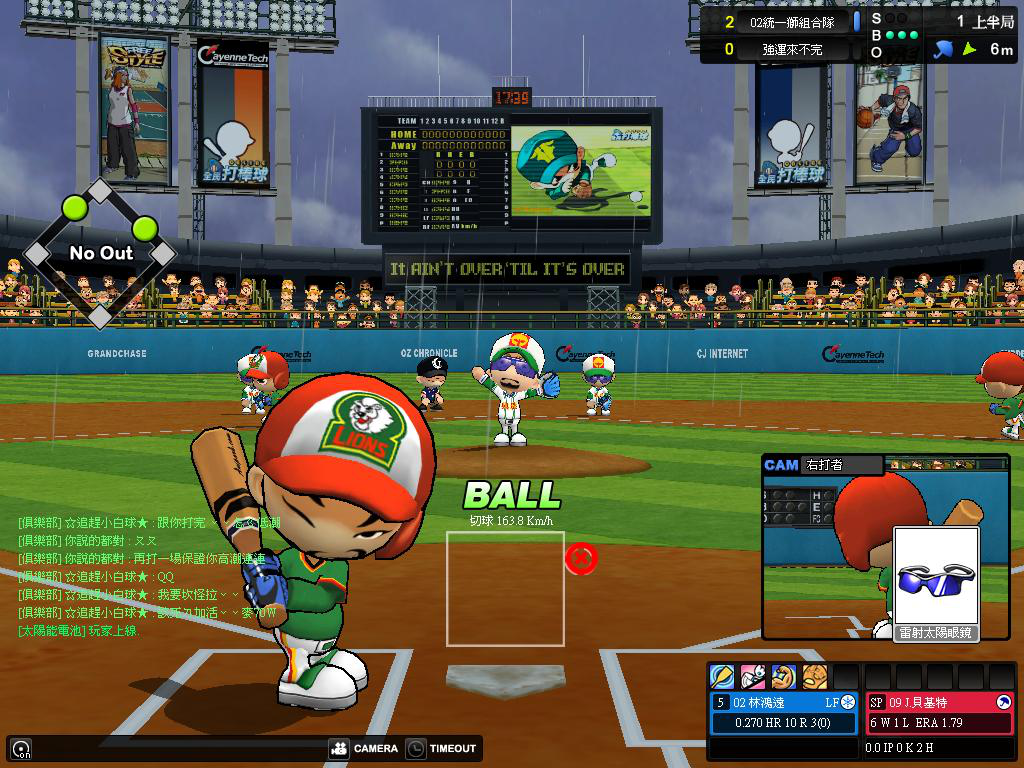
Task: Select pitcher J.貝基特 info panel
Action: click(x=939, y=712)
